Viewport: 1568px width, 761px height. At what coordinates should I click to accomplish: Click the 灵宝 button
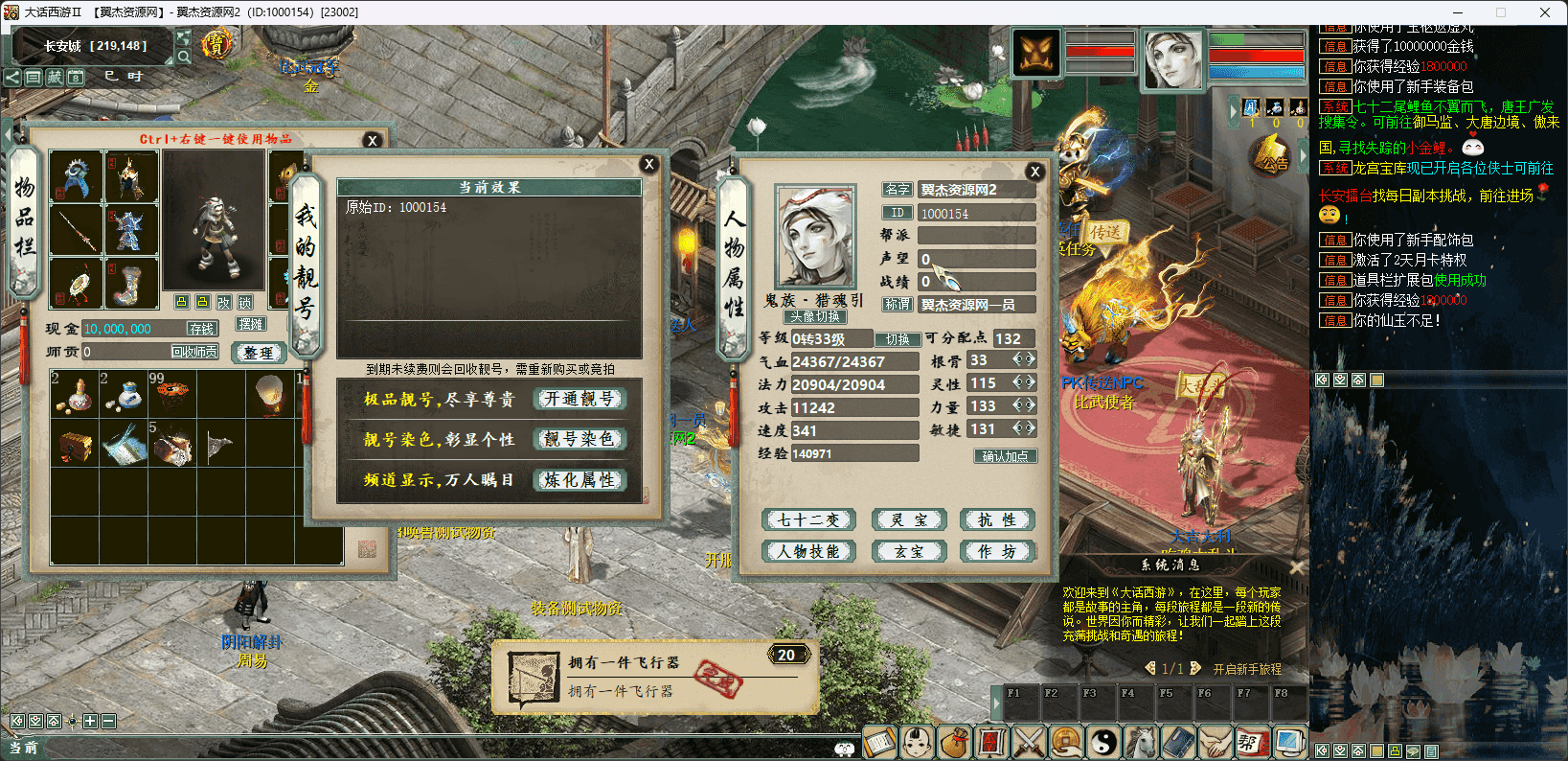coord(909,519)
